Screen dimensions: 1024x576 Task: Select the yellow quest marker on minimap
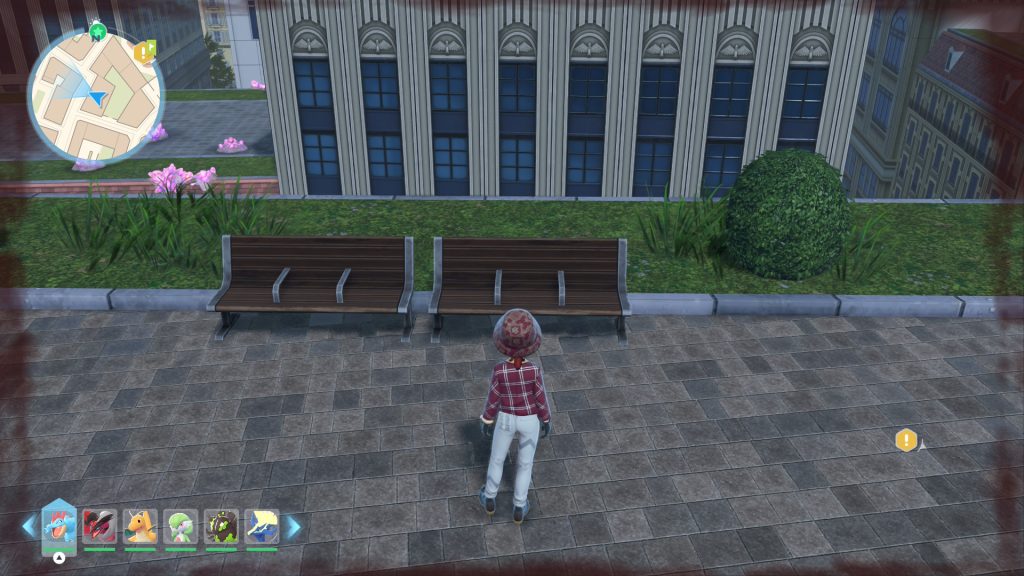[x=144, y=51]
